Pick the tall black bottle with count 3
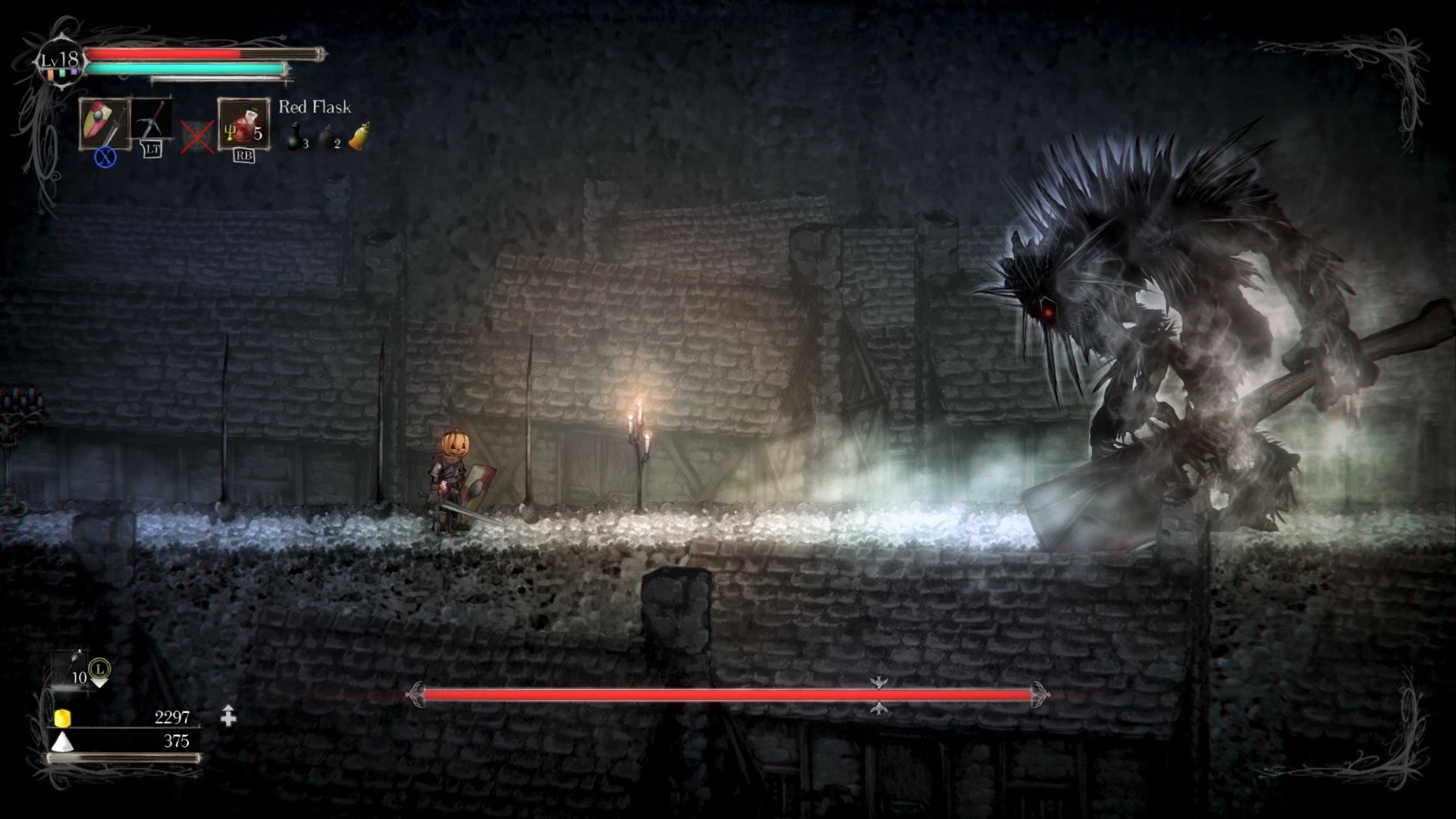The height and width of the screenshot is (819, 1456). coord(296,137)
